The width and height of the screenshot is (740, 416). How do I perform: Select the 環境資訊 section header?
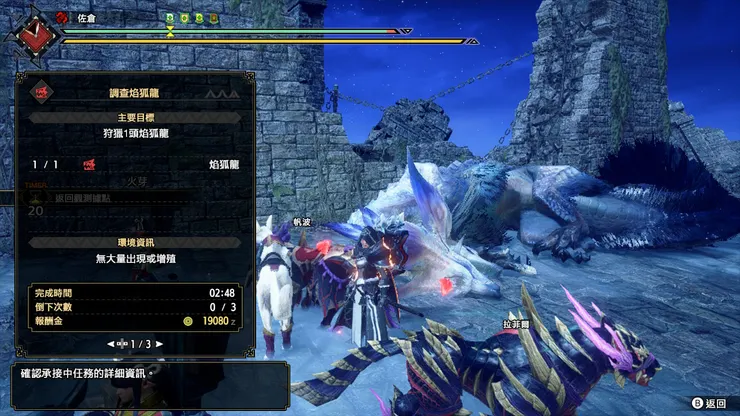click(133, 243)
